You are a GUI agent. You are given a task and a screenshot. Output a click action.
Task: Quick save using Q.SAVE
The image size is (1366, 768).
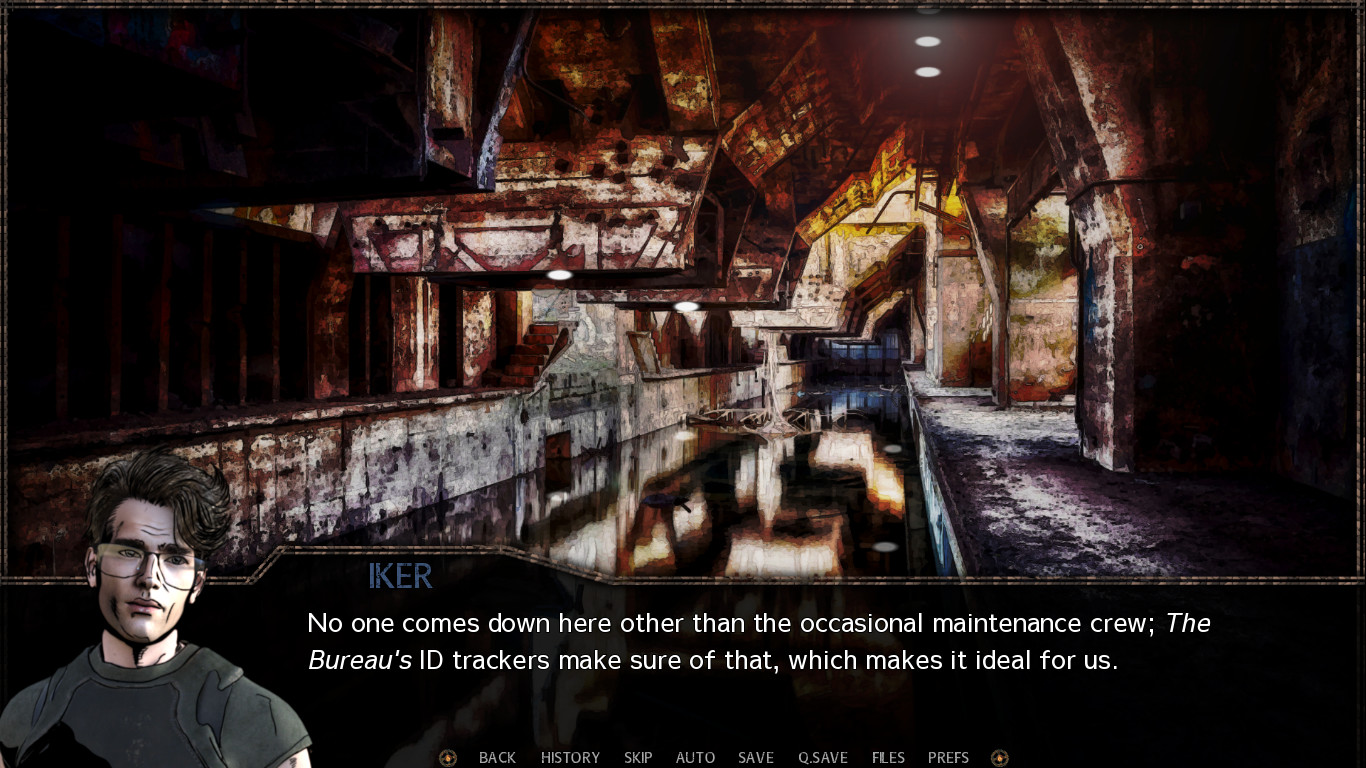coord(821,757)
